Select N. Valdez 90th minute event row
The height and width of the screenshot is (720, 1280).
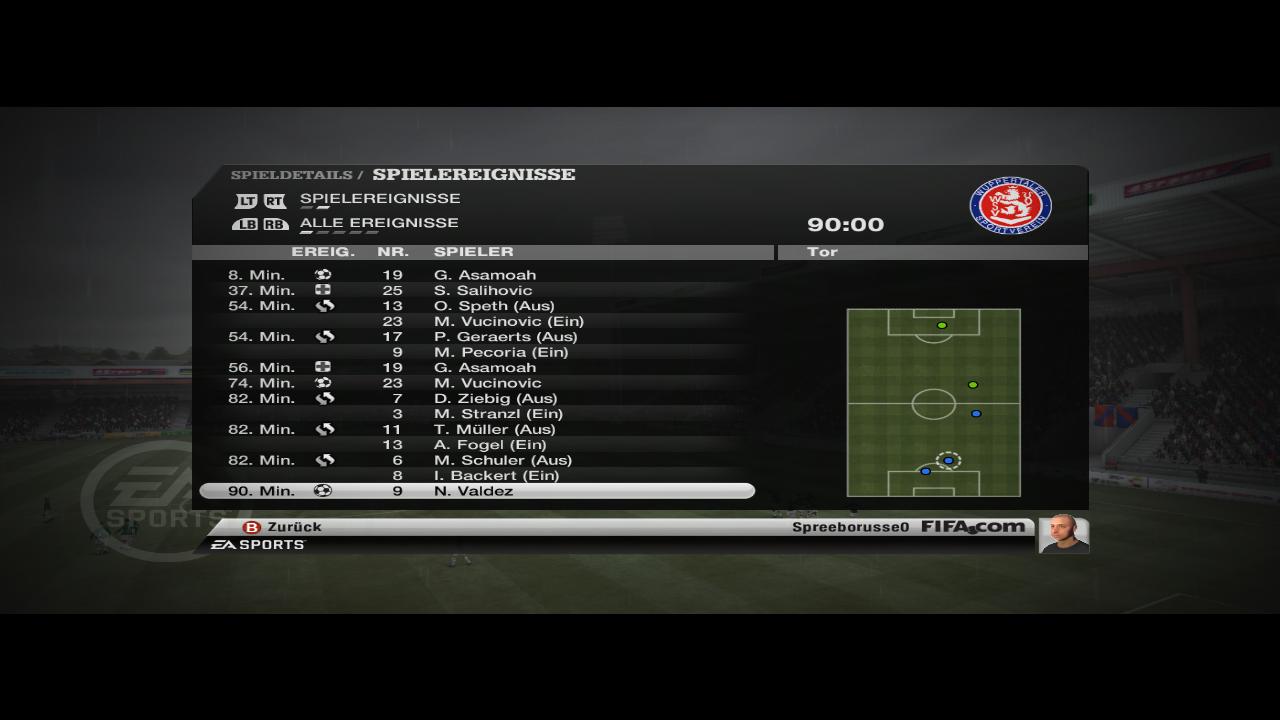[x=477, y=491]
